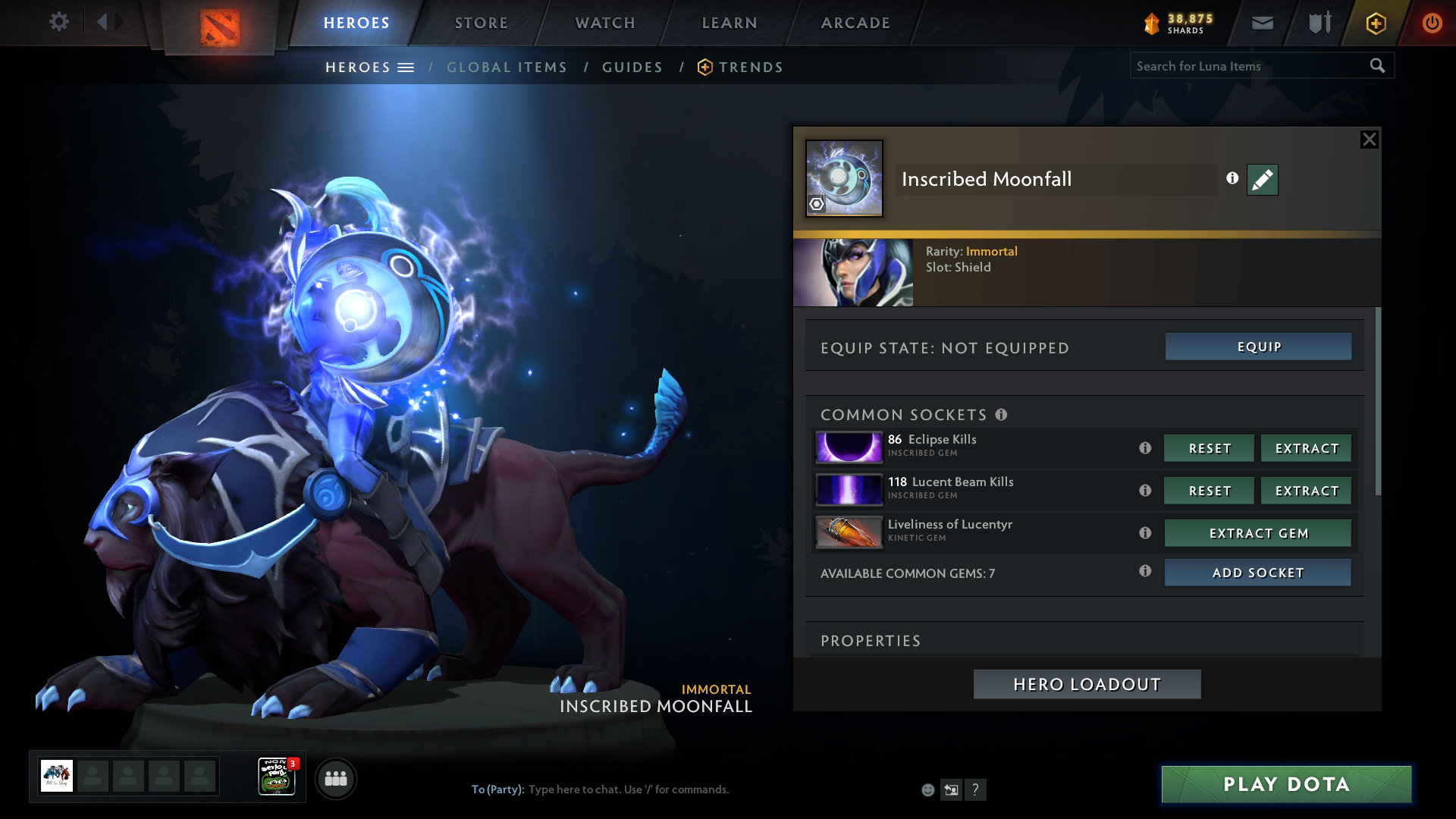Open the Watch tab
Image resolution: width=1456 pixels, height=819 pixels.
coord(605,23)
